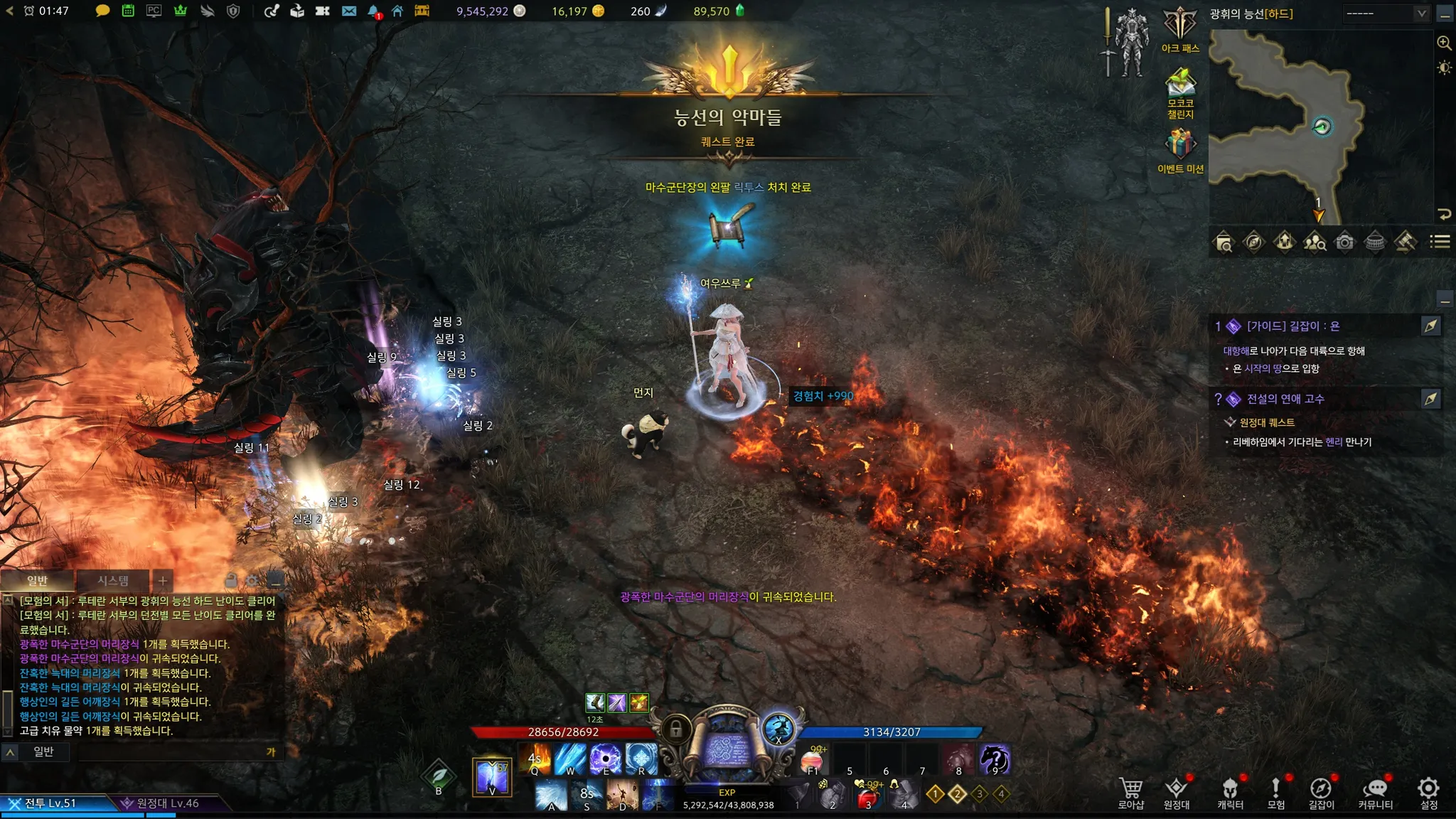1456x819 pixels.
Task: Zoom the minimap with magnifier button
Action: pos(1444,43)
